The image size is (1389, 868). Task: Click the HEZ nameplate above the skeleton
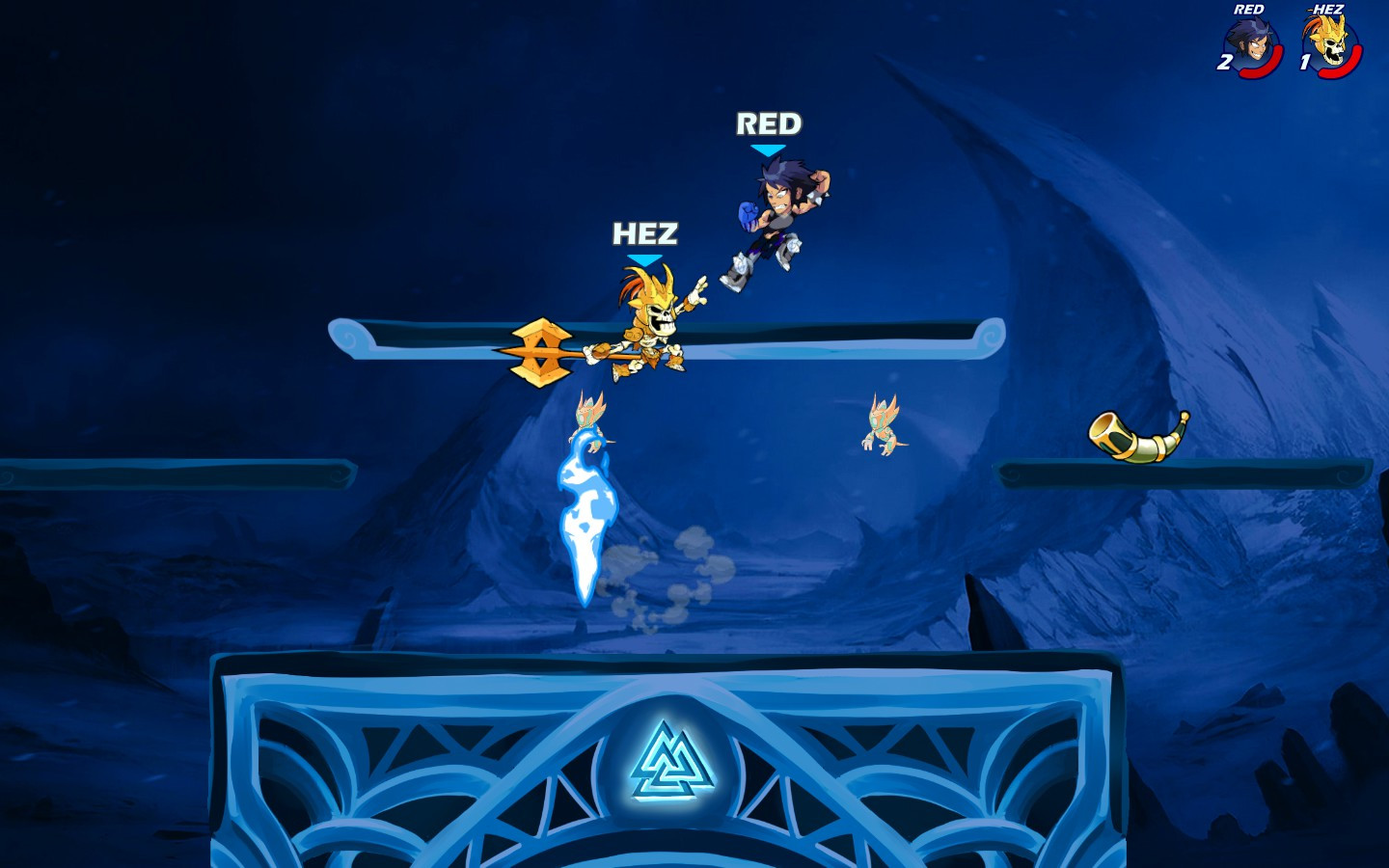644,232
